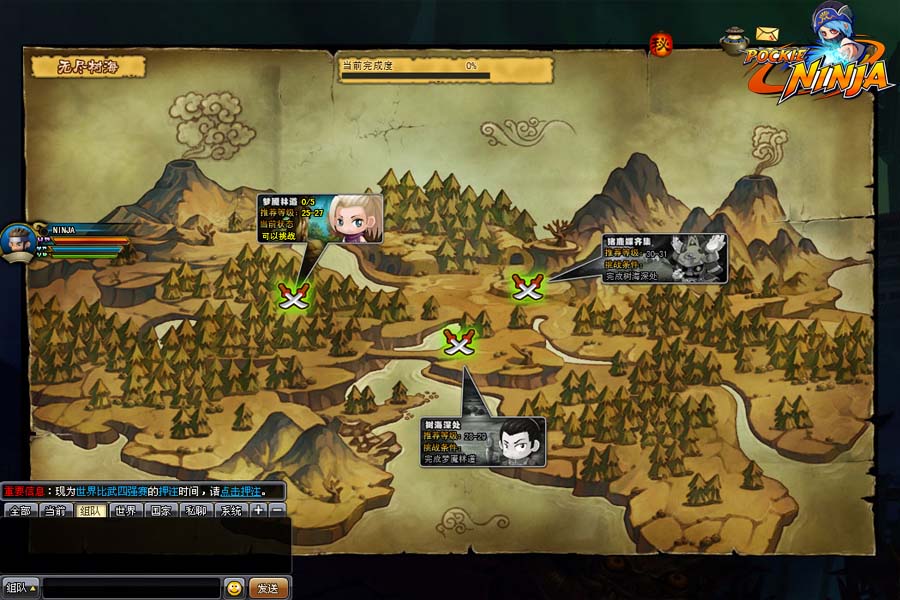The height and width of the screenshot is (600, 900).
Task: Open the 组队 chat channel dropdown
Action: (20, 588)
